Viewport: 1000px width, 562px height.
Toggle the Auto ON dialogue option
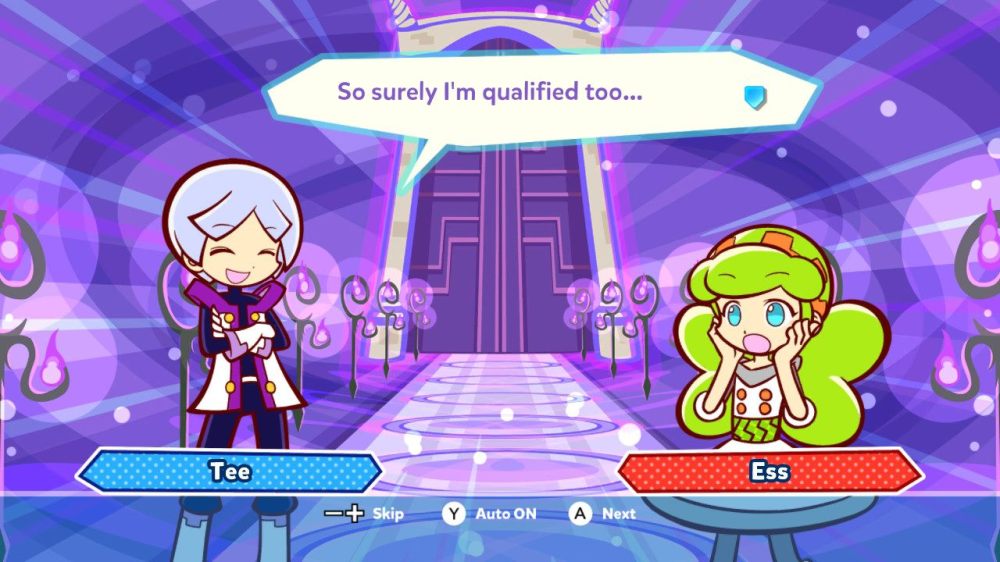click(x=491, y=514)
